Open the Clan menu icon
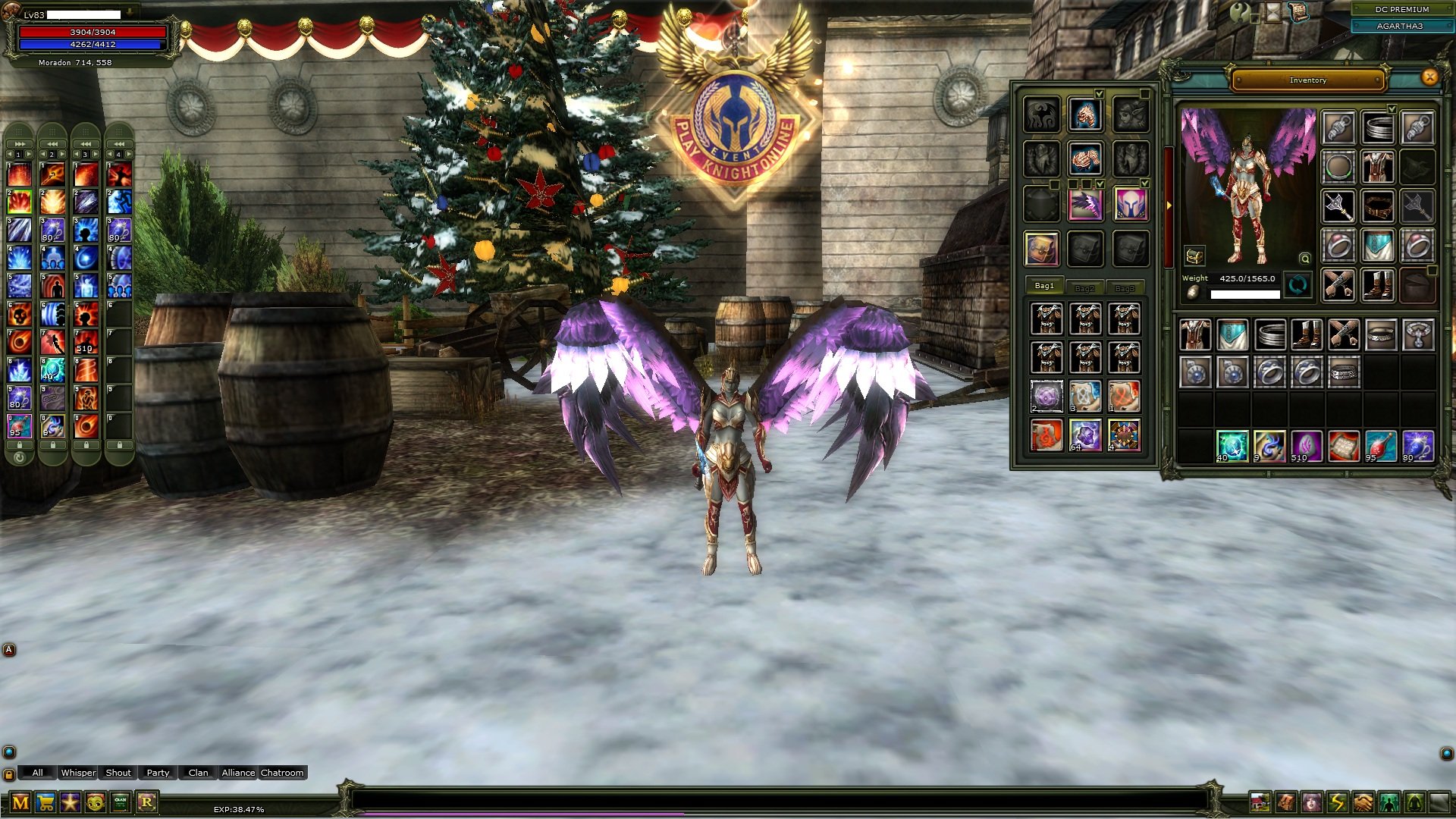1456x819 pixels. (x=118, y=802)
